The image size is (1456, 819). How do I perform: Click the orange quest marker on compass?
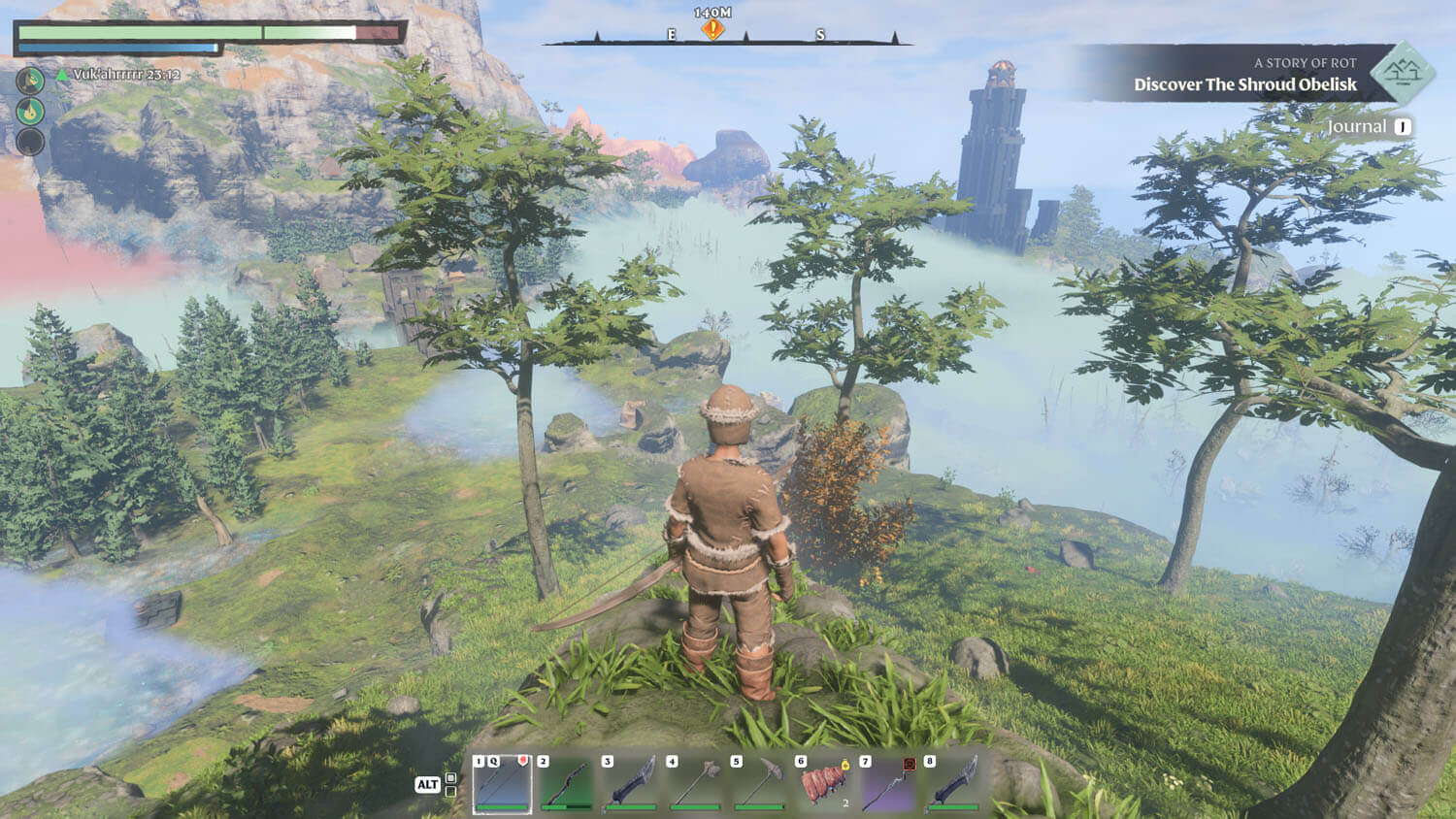point(712,30)
